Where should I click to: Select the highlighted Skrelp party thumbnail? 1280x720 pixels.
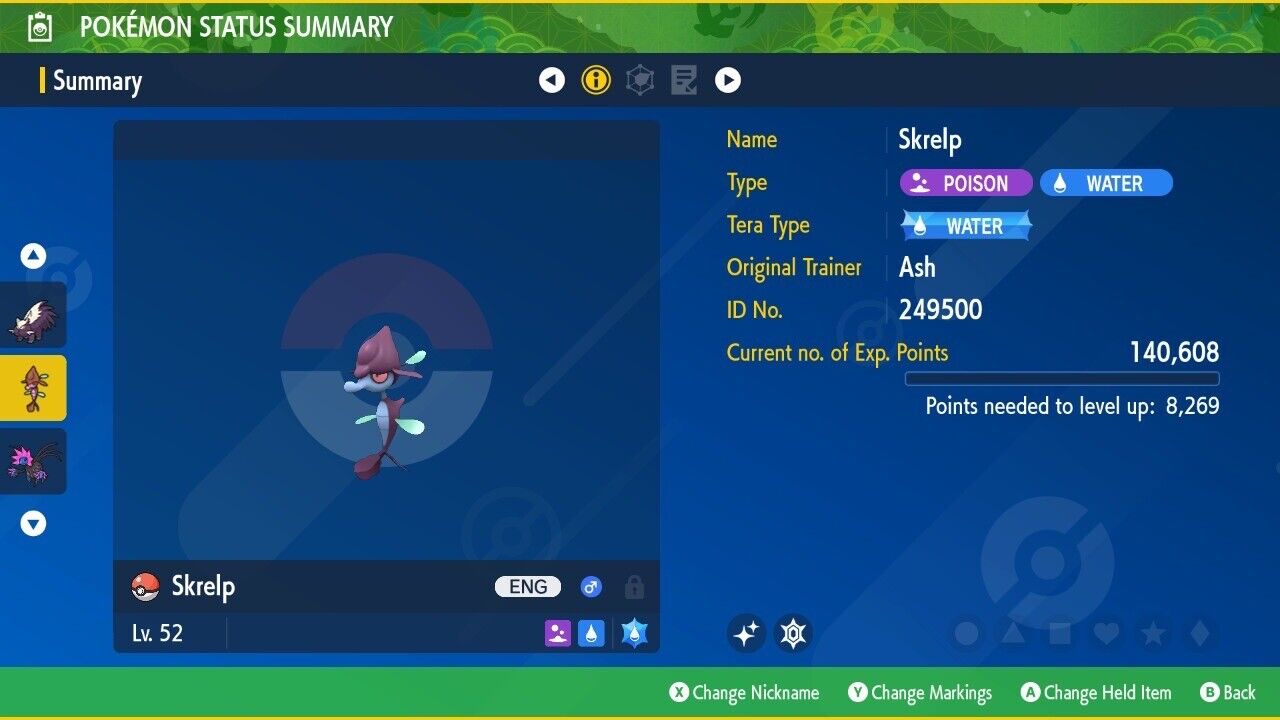tap(33, 388)
